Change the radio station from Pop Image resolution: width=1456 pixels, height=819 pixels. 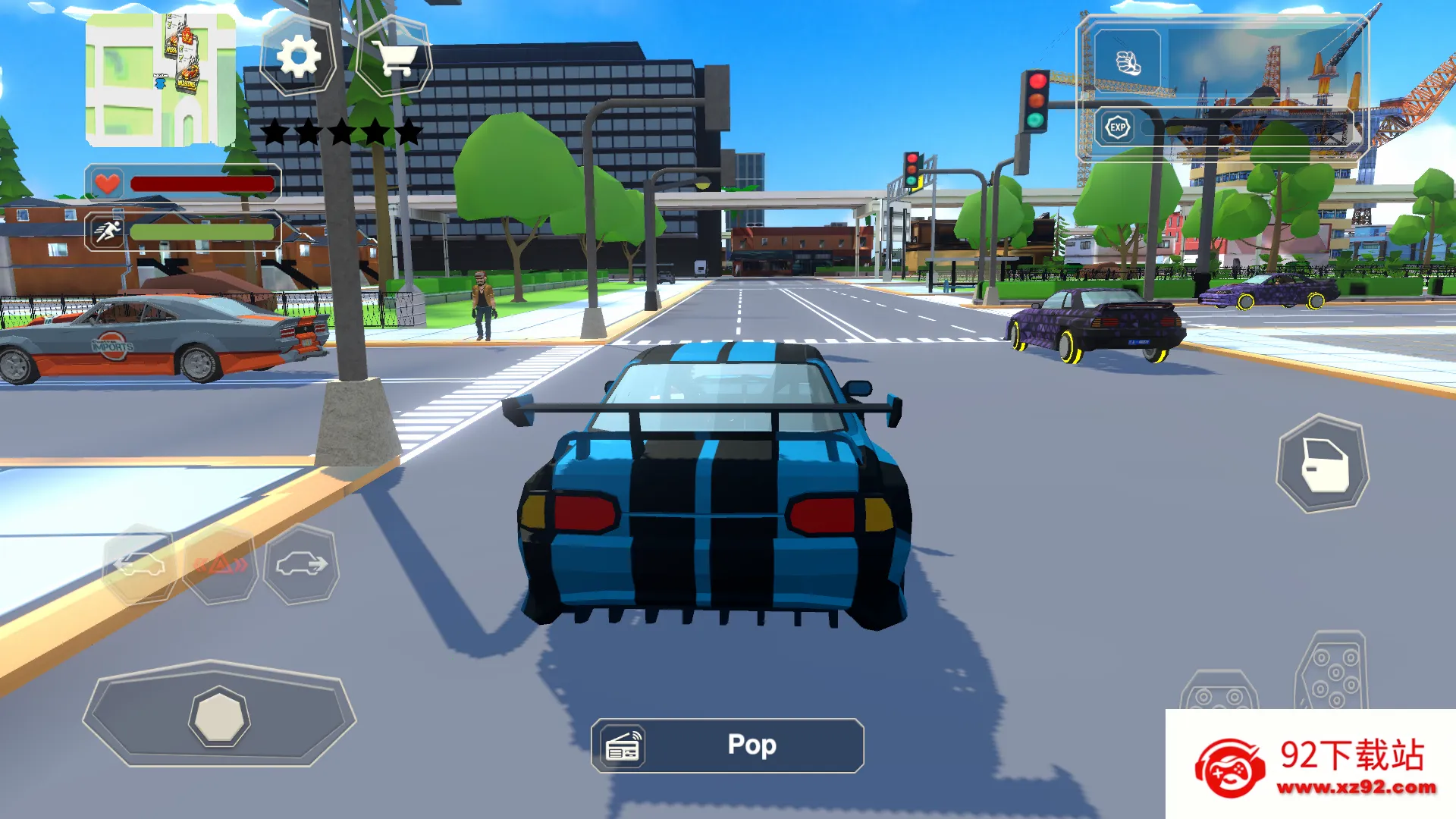pyautogui.click(x=751, y=745)
